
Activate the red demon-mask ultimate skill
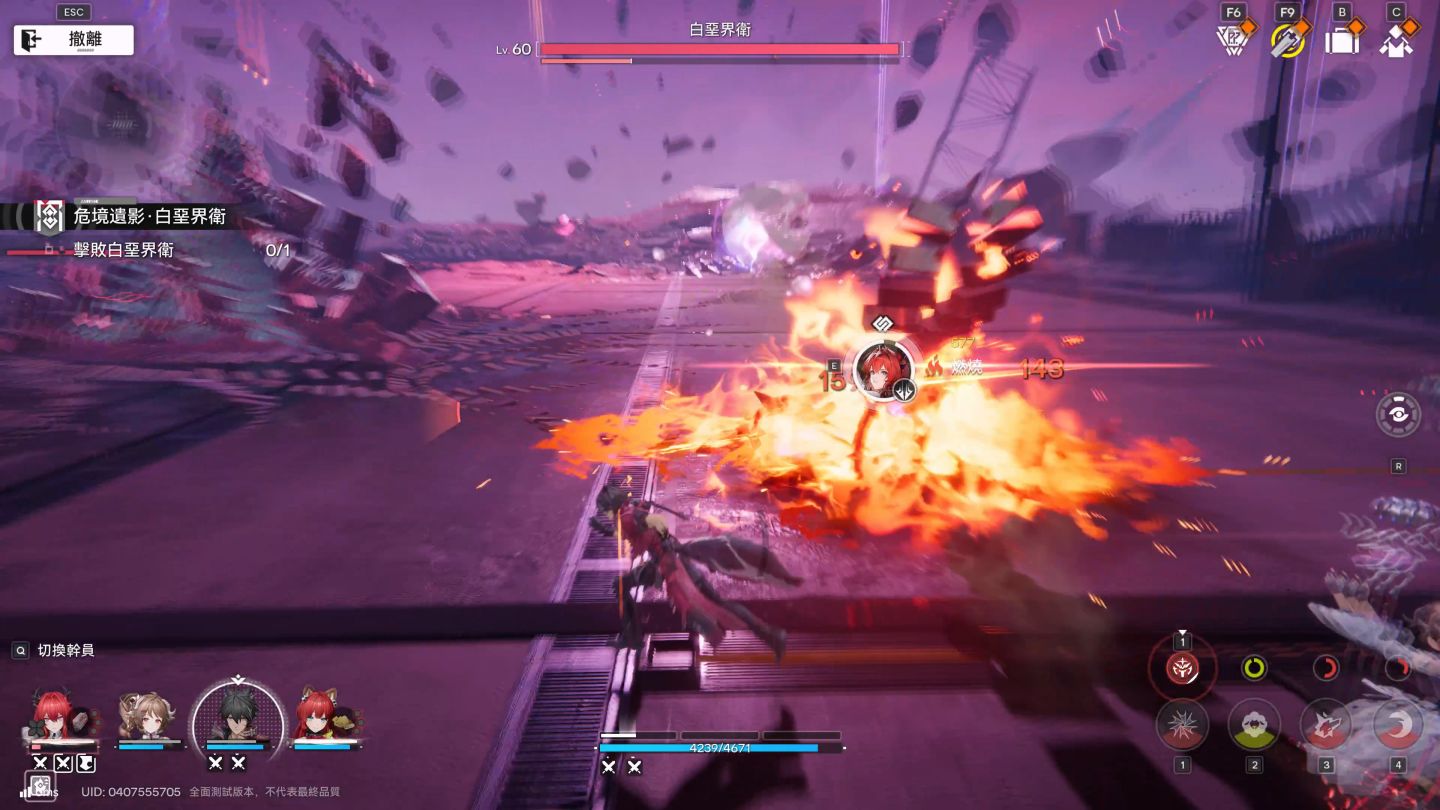point(1183,668)
